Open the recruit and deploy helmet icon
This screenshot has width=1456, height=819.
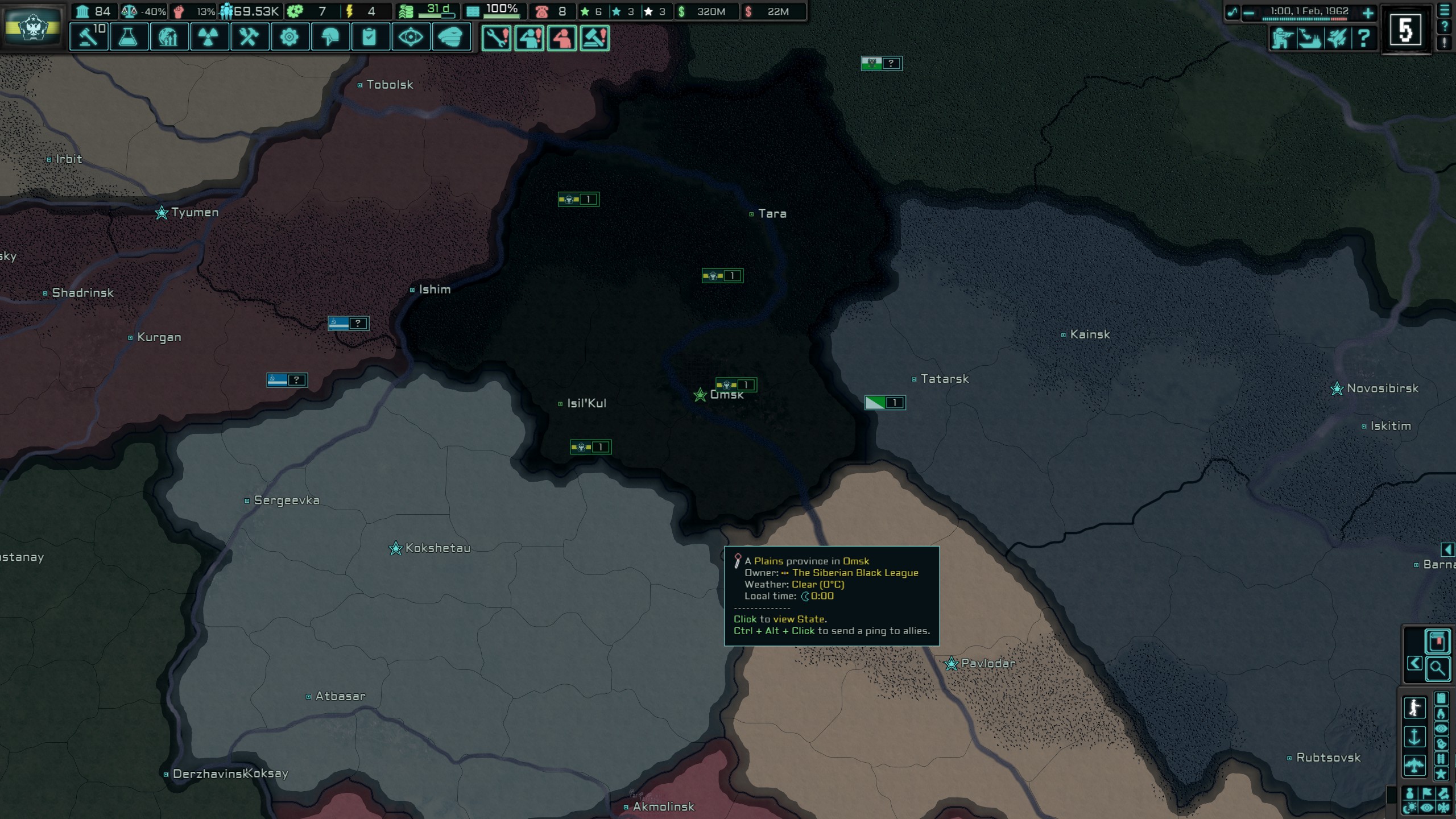pyautogui.click(x=331, y=37)
